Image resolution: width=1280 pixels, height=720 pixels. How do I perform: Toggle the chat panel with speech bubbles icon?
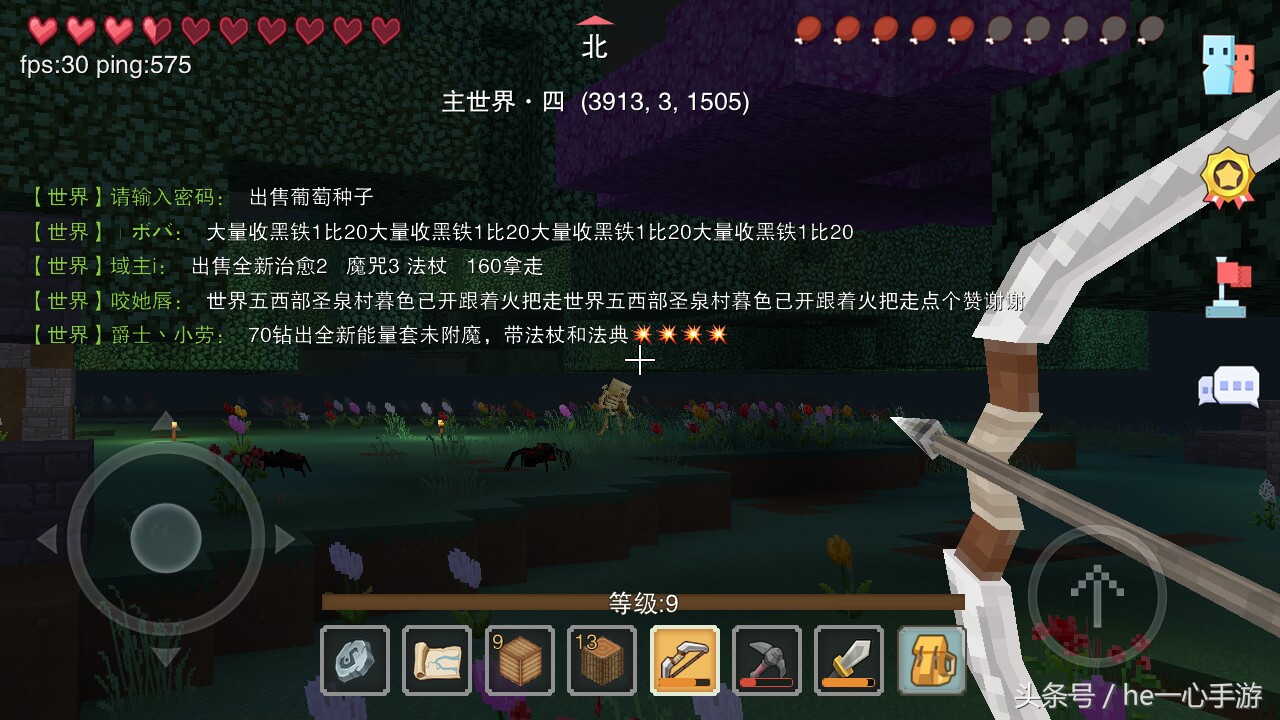1228,386
